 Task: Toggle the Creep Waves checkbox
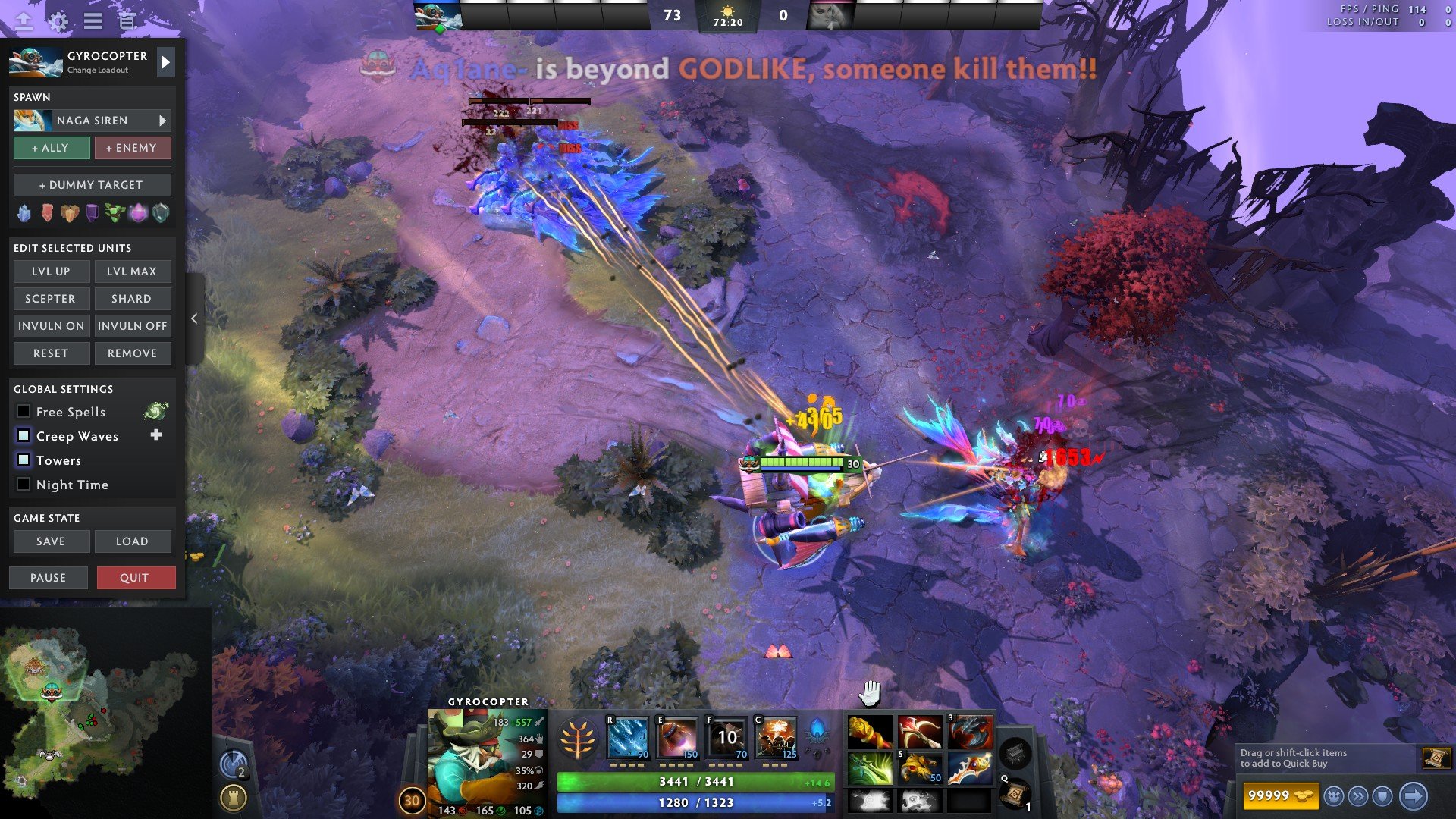pos(24,436)
